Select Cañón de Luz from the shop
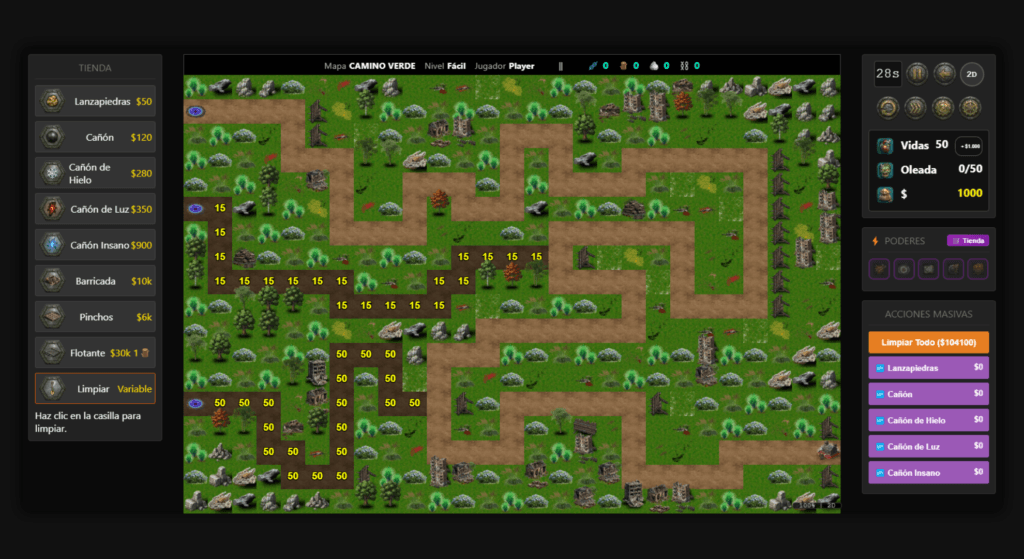The width and height of the screenshot is (1024, 559). [95, 209]
